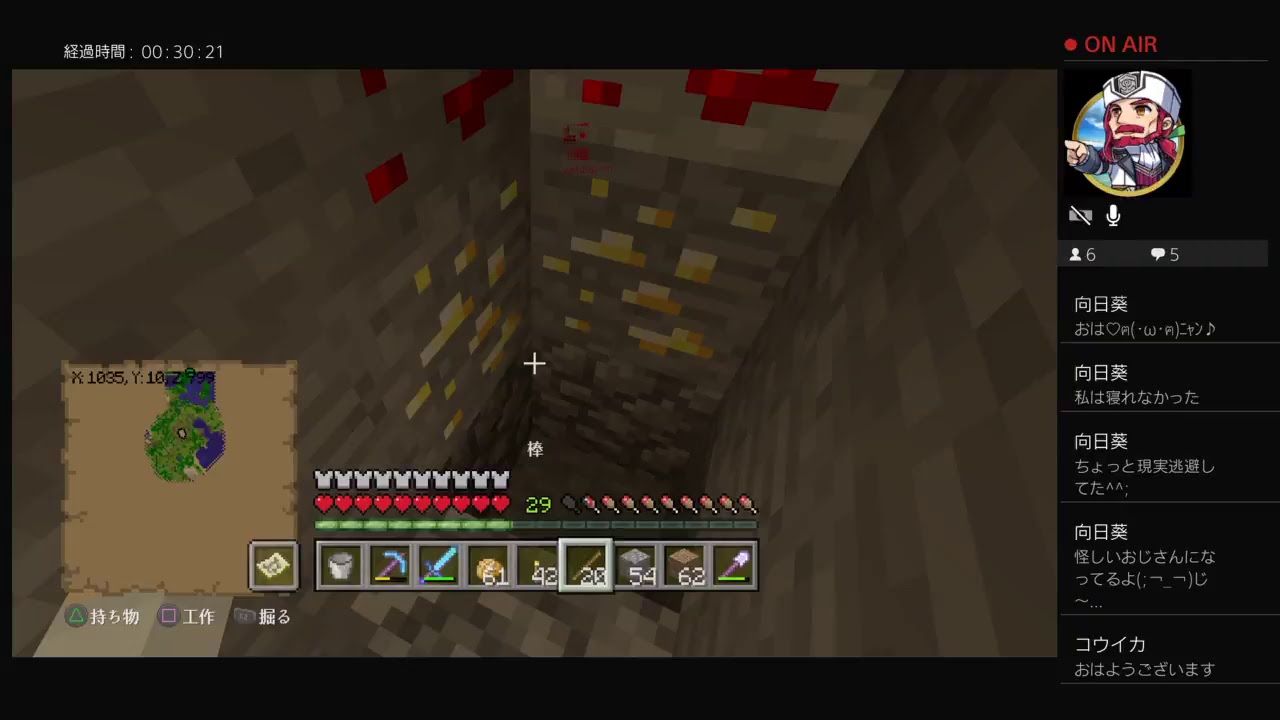Screen dimensions: 1280x720
Task: Open the 工作 crafting menu
Action: coord(188,616)
